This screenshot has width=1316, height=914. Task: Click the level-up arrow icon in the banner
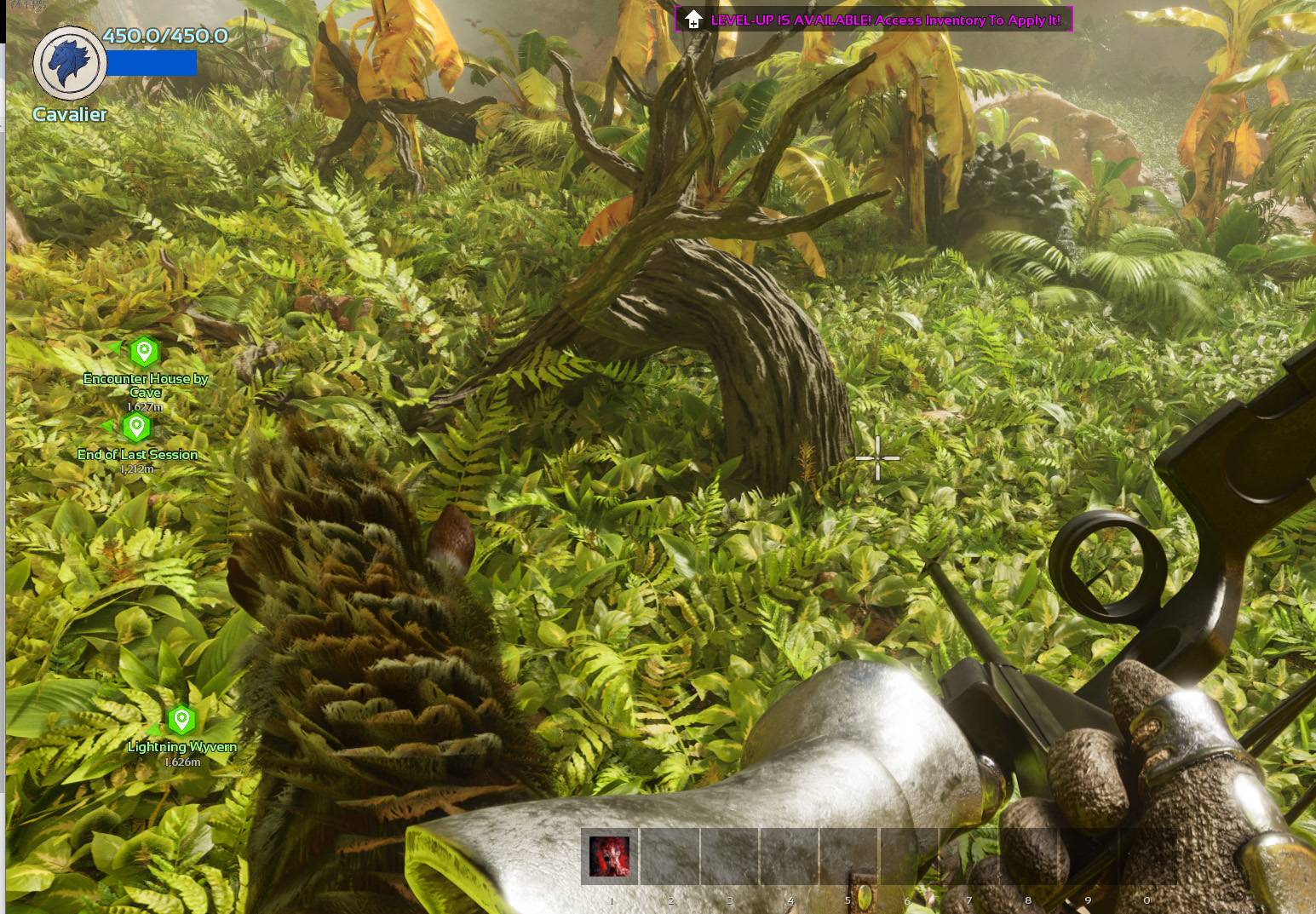point(694,16)
